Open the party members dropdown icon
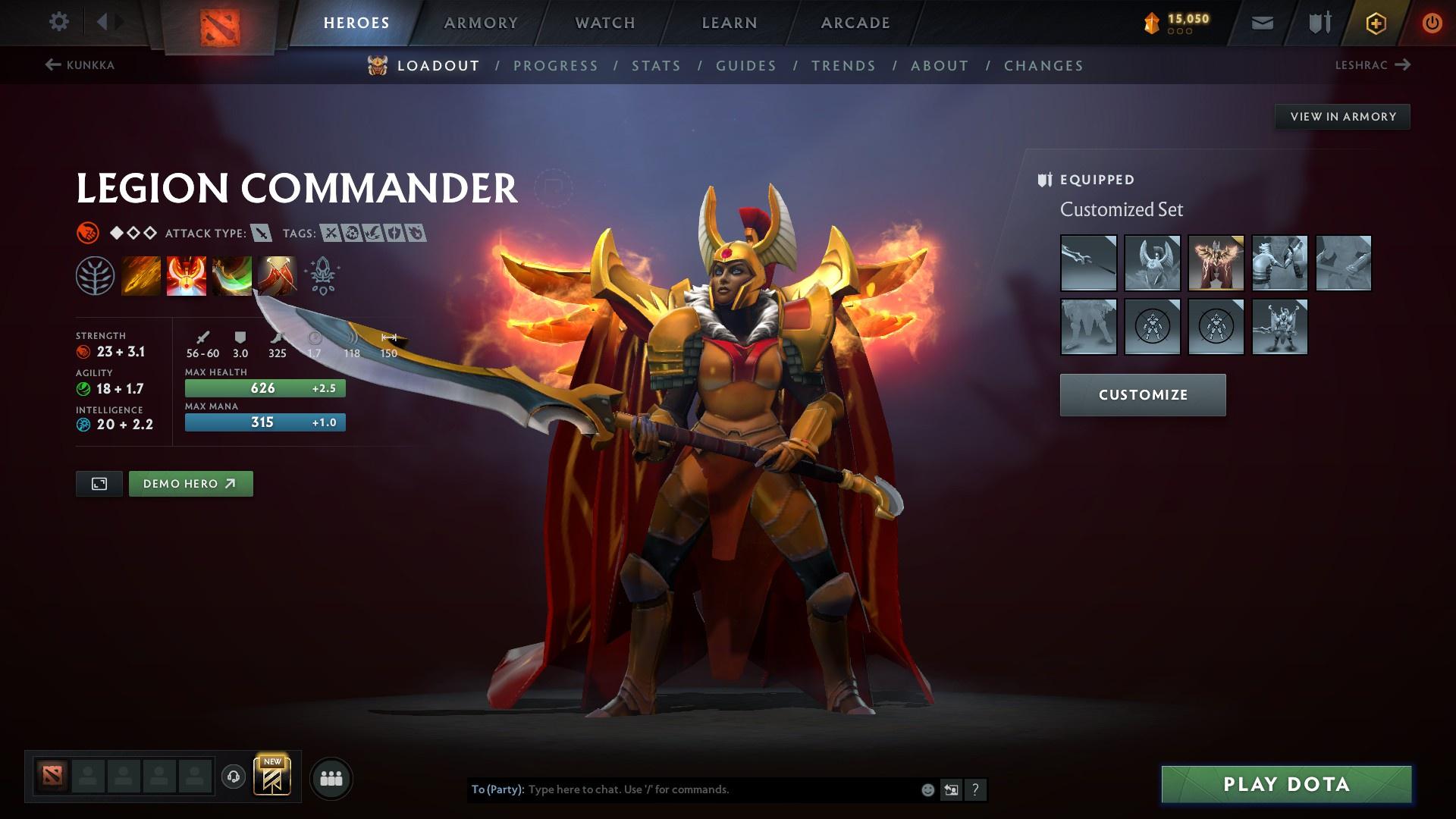 pyautogui.click(x=330, y=777)
